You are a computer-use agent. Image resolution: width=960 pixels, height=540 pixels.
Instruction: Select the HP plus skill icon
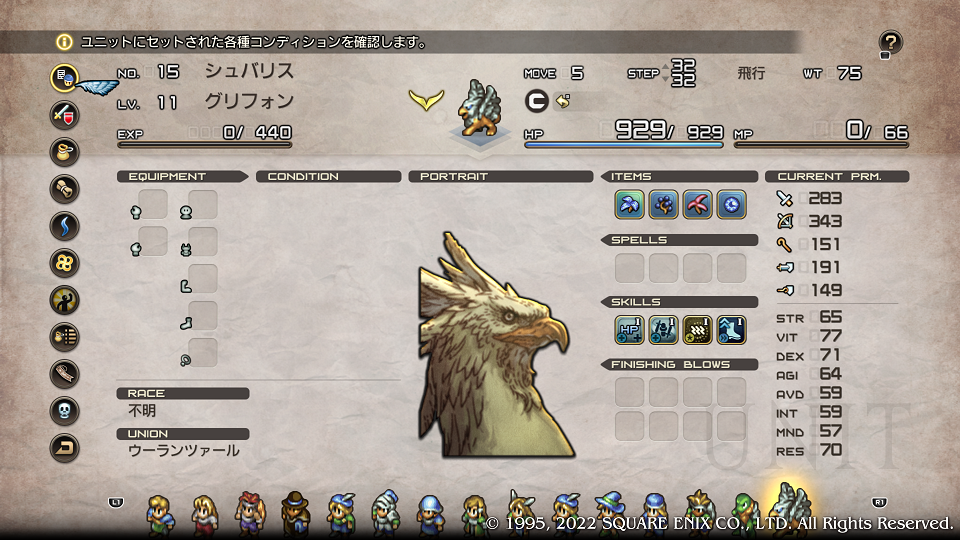pos(629,329)
